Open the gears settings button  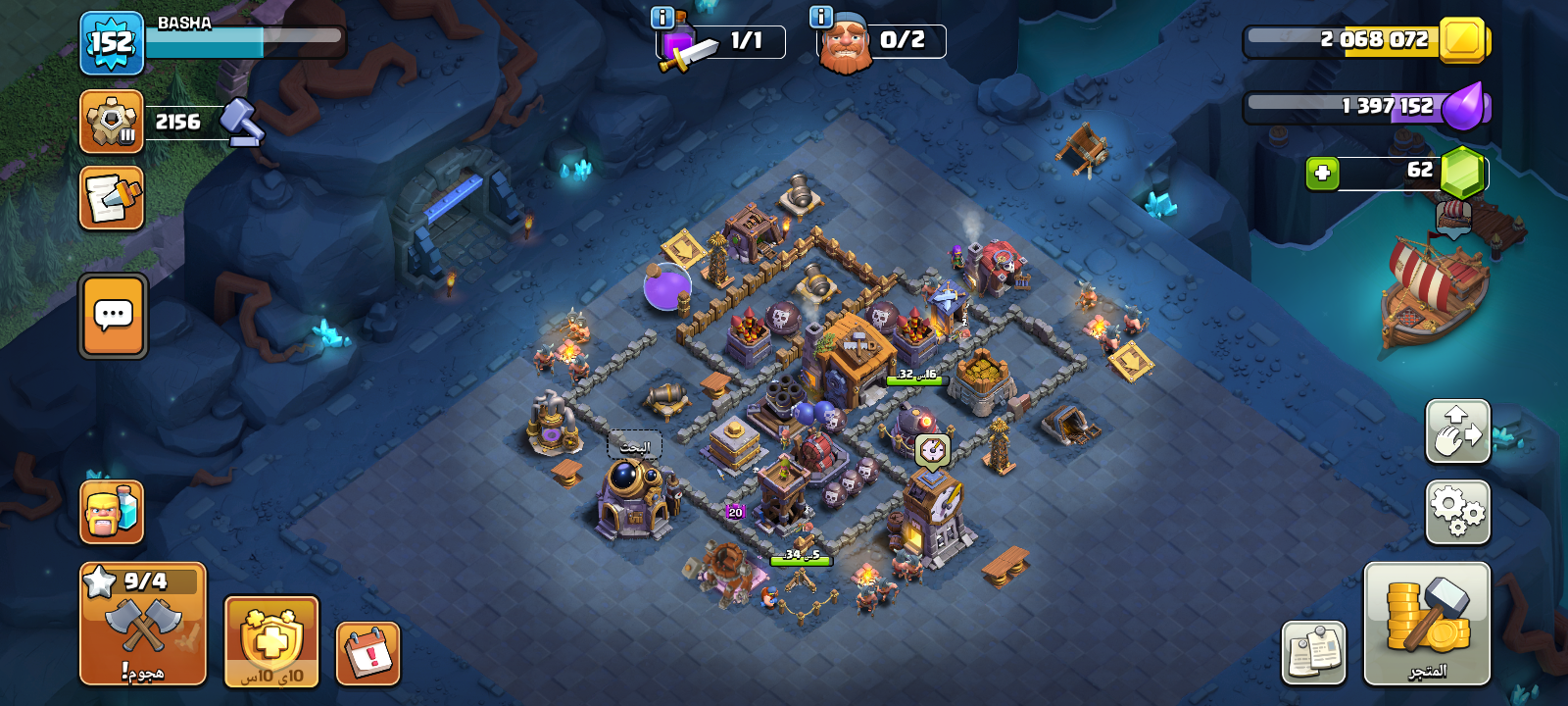pyautogui.click(x=1458, y=511)
